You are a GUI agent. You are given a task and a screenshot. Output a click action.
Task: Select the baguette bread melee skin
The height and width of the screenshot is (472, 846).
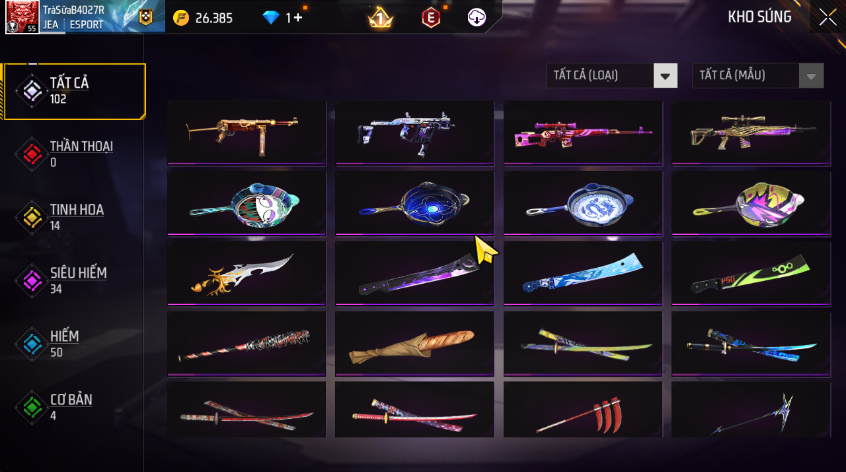point(414,344)
